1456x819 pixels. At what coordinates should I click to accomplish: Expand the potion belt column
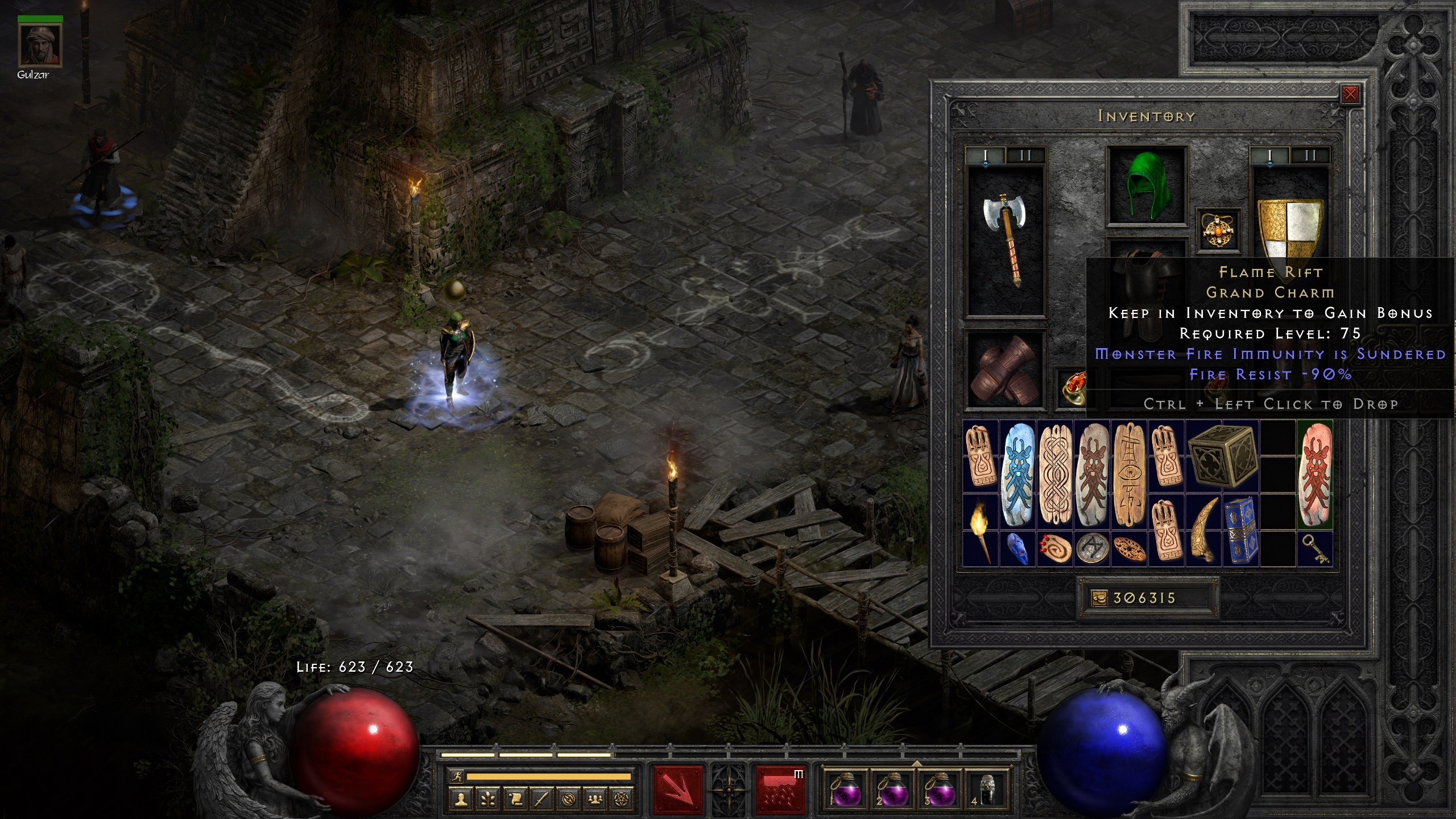point(916,763)
